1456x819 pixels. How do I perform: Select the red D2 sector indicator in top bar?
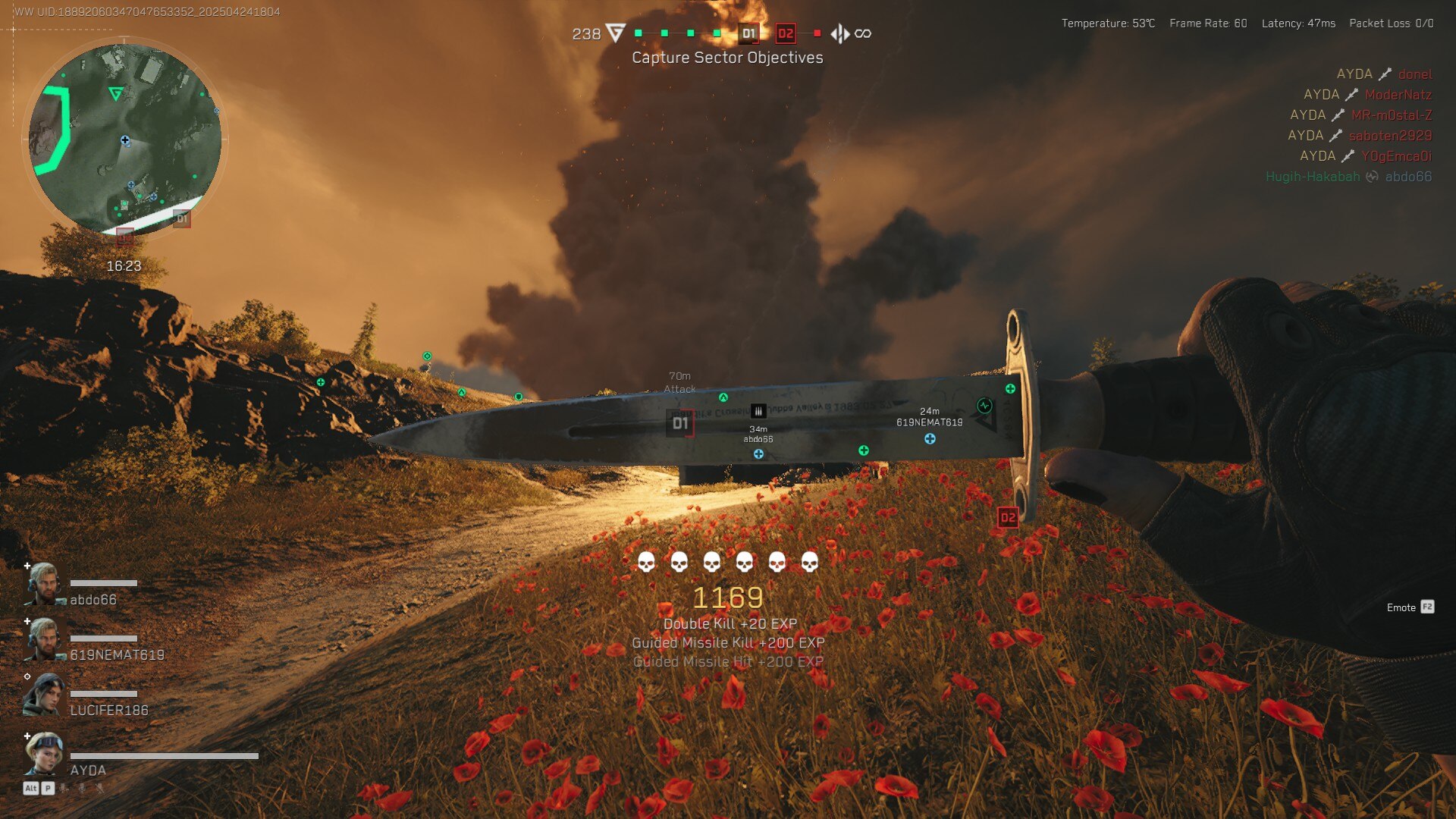coord(785,33)
